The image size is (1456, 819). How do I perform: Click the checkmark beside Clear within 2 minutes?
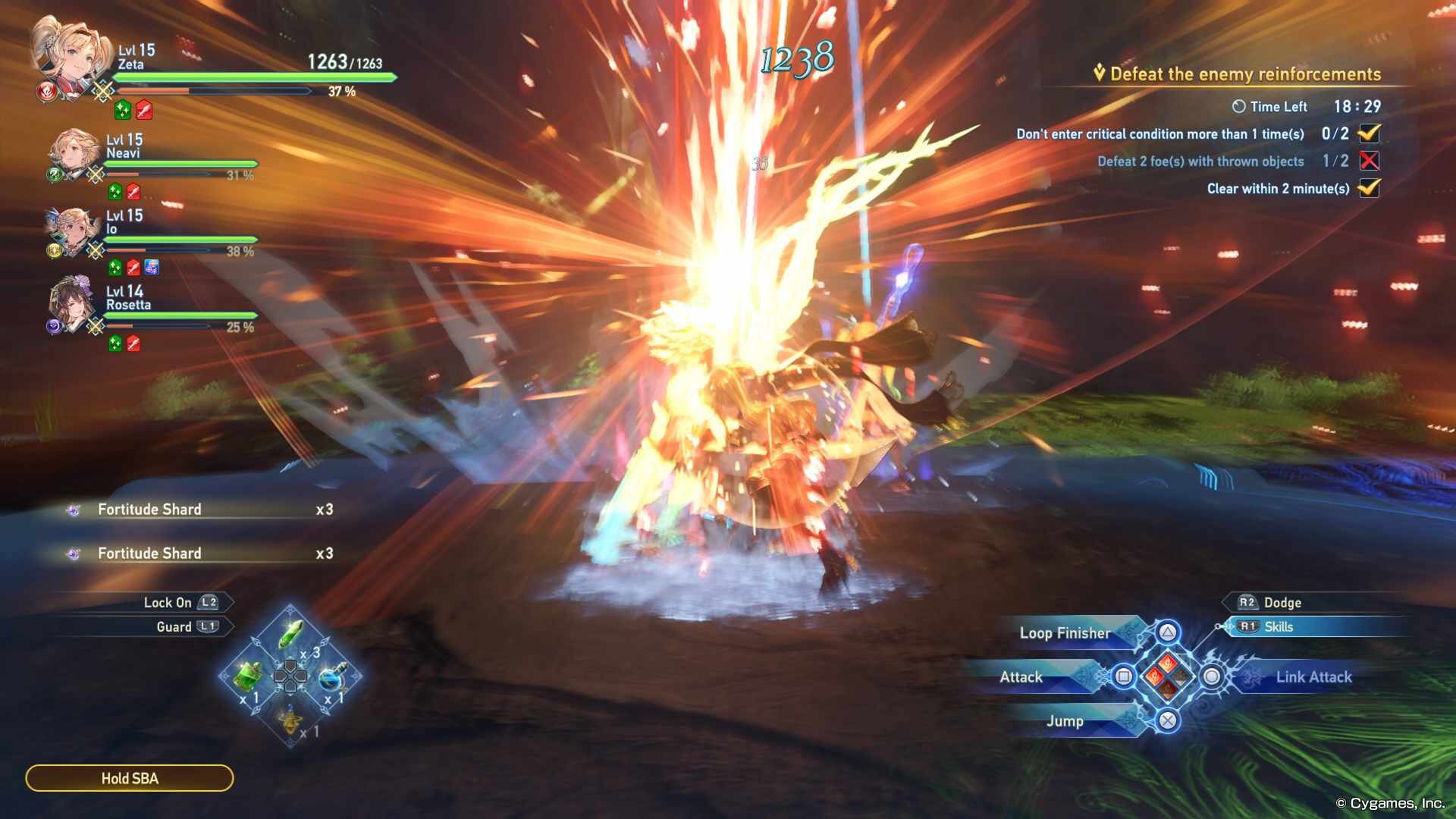tap(1370, 190)
